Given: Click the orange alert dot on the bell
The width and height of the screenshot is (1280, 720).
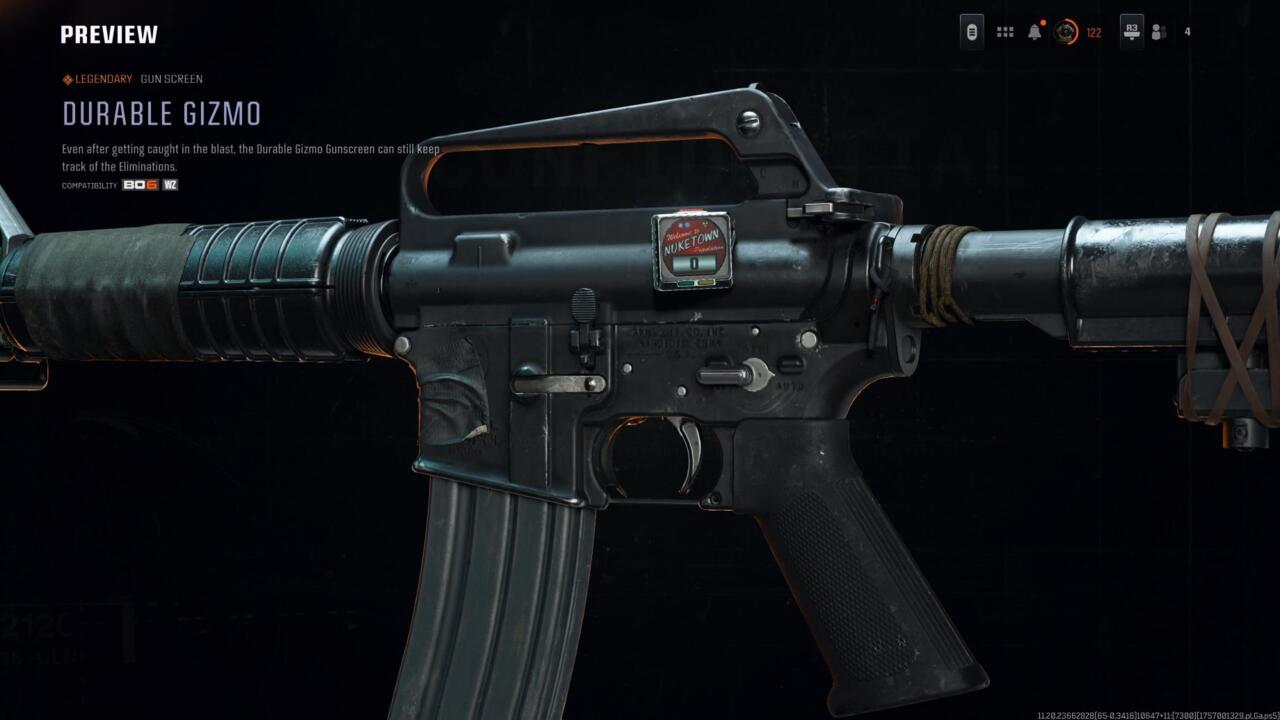Looking at the screenshot, I should [1042, 20].
